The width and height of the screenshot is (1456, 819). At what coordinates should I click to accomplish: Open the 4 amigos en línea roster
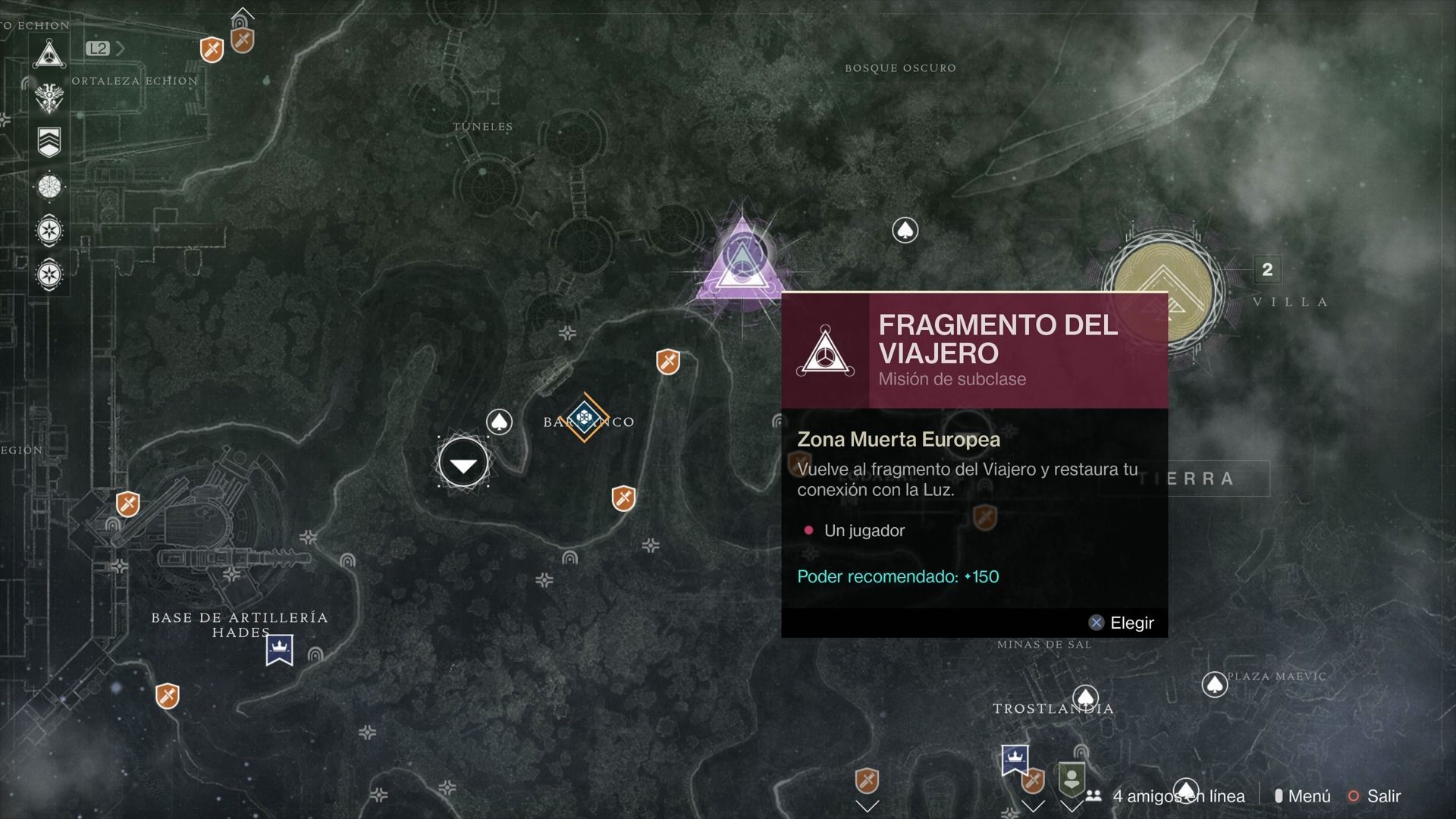click(x=1169, y=796)
